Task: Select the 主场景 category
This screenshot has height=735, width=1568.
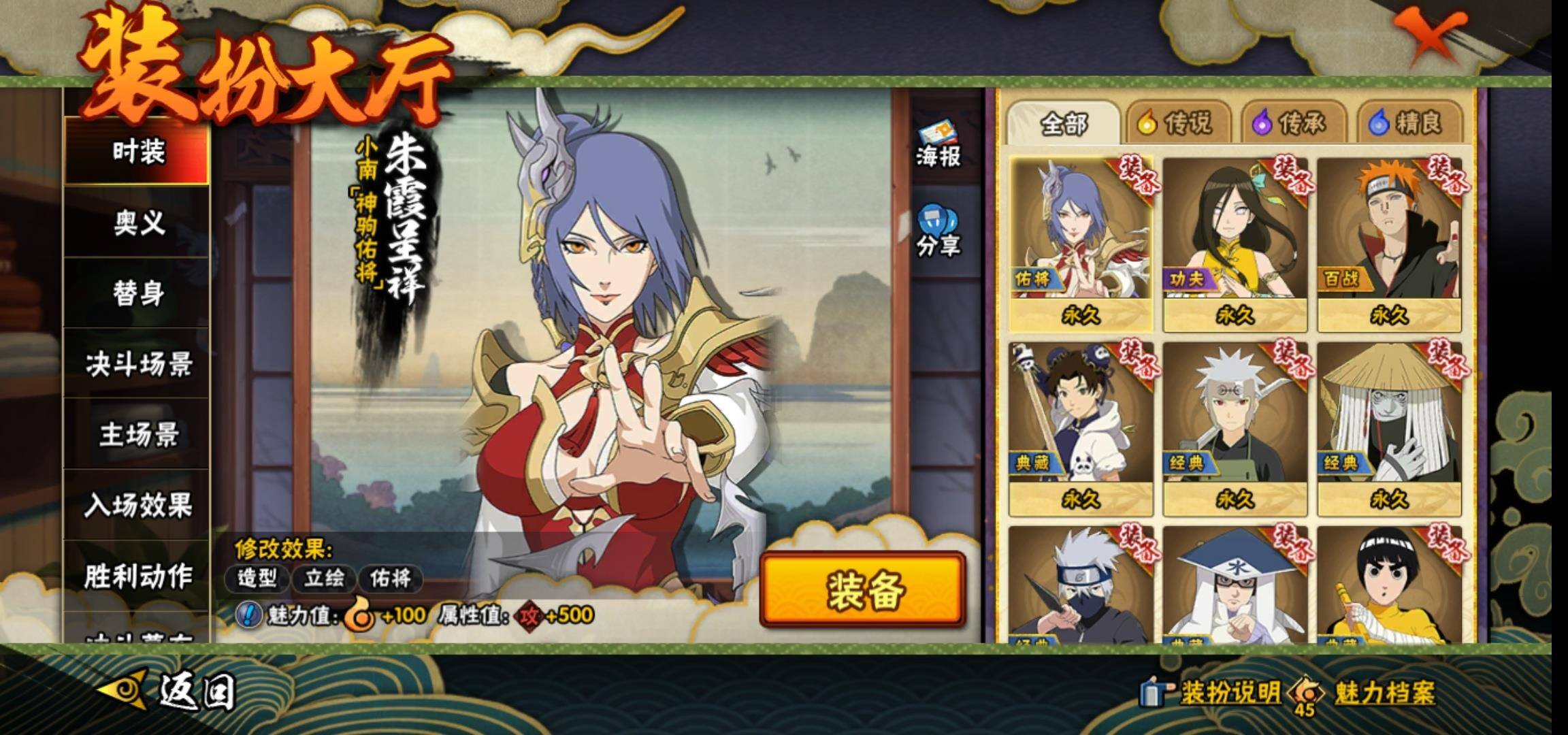Action: tap(138, 435)
